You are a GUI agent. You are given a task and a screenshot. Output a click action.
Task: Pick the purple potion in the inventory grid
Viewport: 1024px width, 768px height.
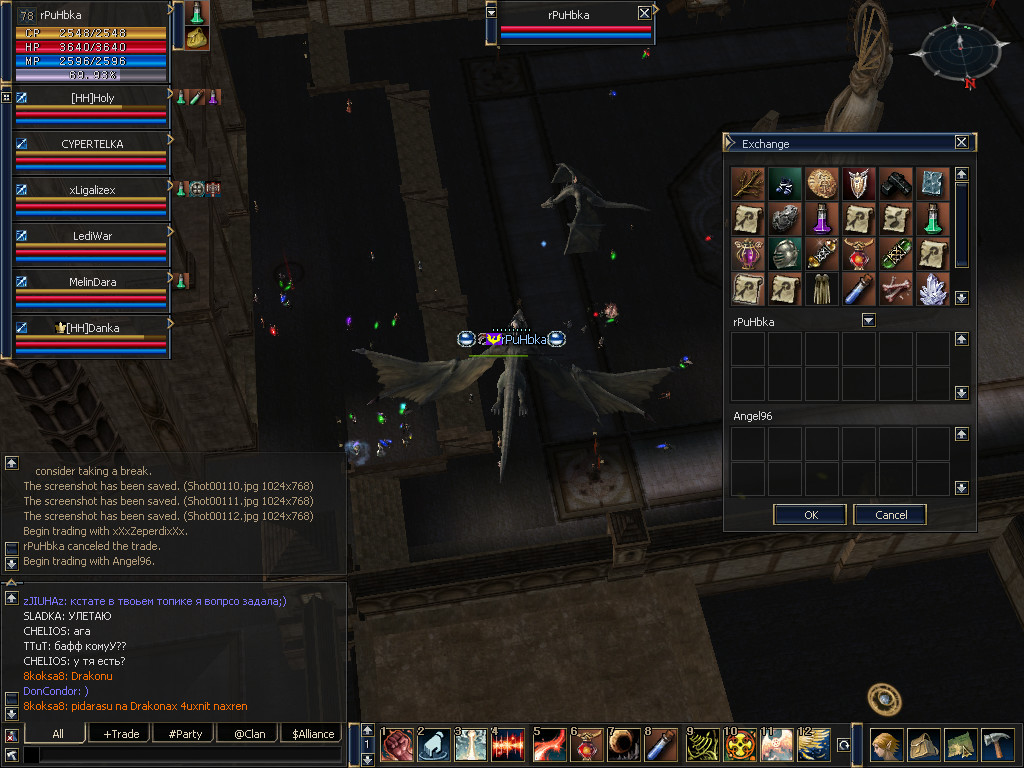[x=822, y=218]
